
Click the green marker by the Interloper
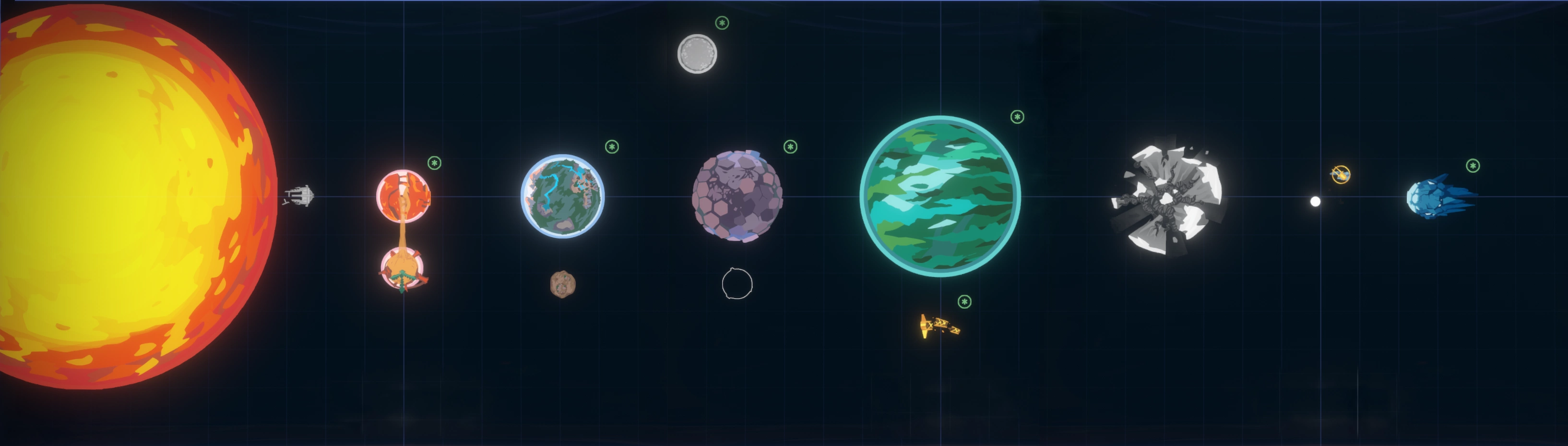(x=1473, y=166)
